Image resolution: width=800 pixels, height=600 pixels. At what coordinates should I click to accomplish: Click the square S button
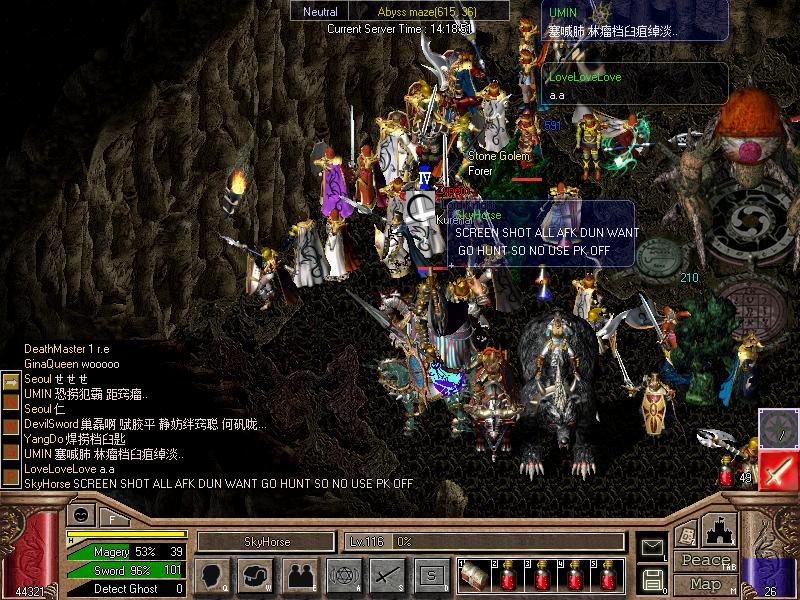(430, 575)
